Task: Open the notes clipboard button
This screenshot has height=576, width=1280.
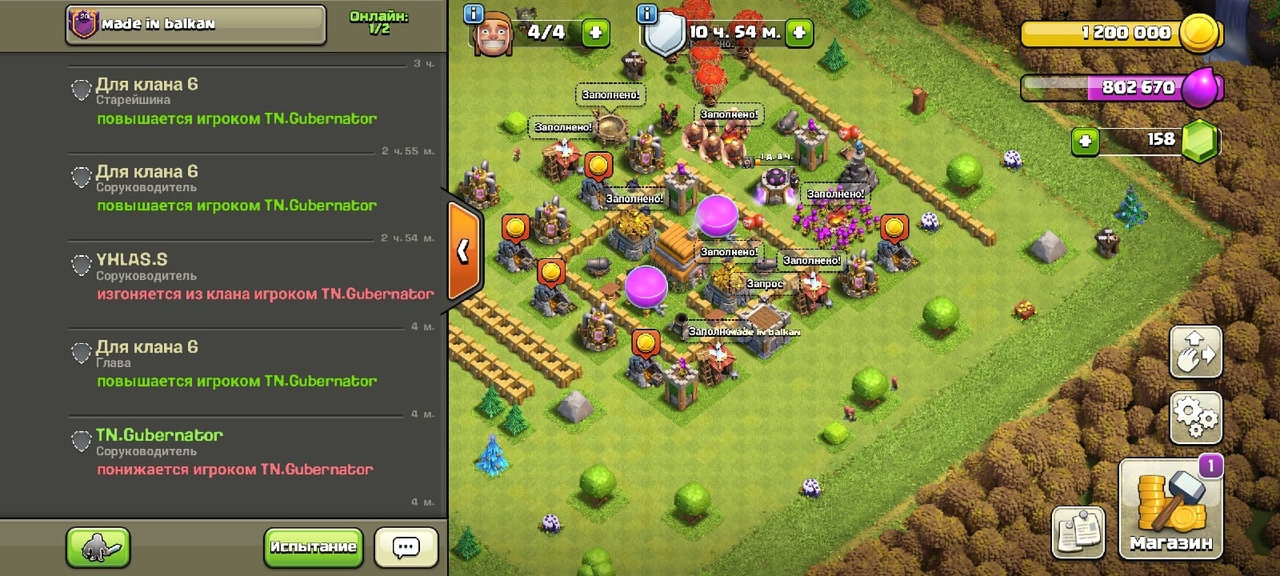Action: coord(1078,532)
